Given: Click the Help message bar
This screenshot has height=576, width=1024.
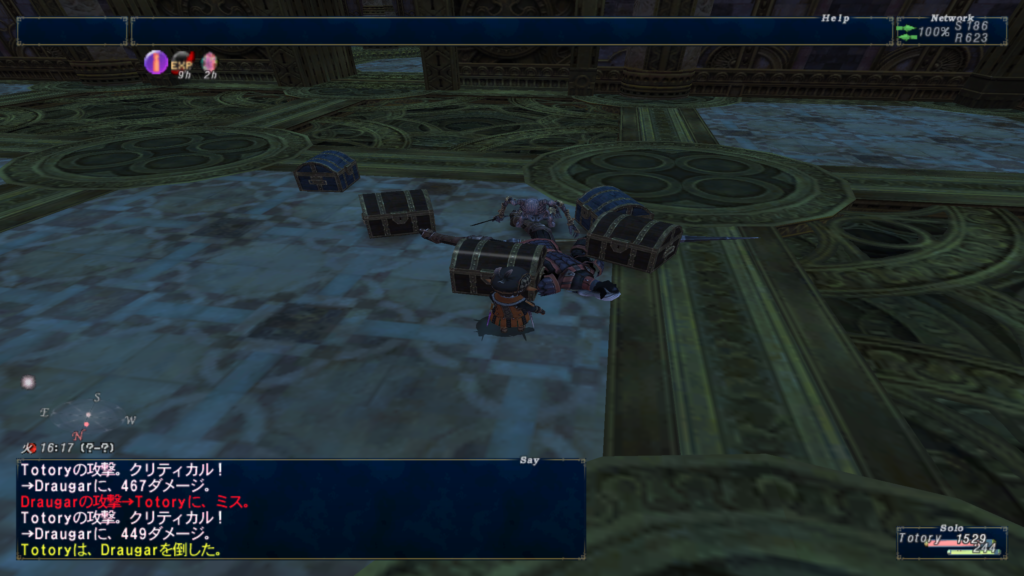Looking at the screenshot, I should (511, 31).
